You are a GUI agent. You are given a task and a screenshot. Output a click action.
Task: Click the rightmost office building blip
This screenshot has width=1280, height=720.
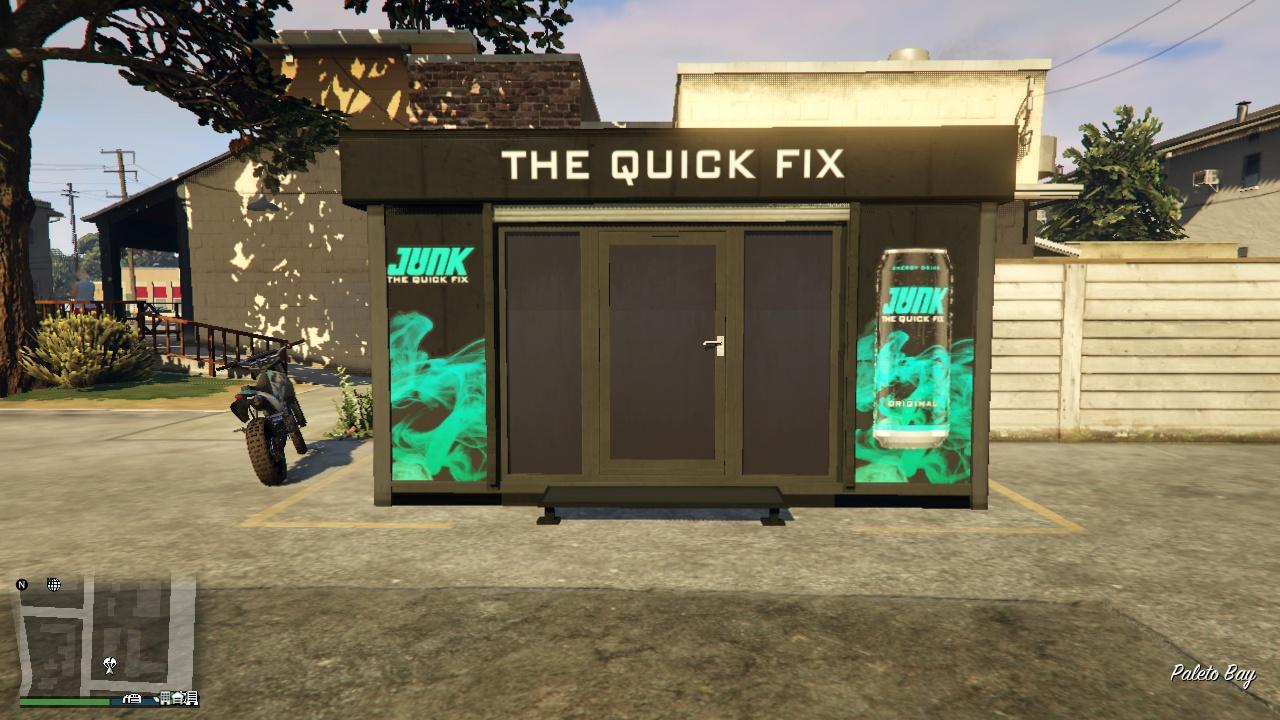(x=190, y=700)
